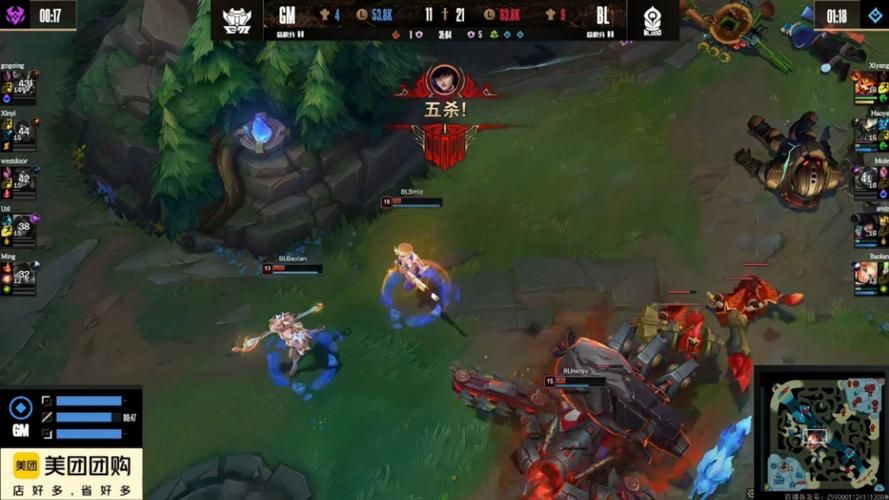Select the GM inhibitor timer panel emblem
Image resolution: width=889 pixels, height=500 pixels.
(20, 409)
